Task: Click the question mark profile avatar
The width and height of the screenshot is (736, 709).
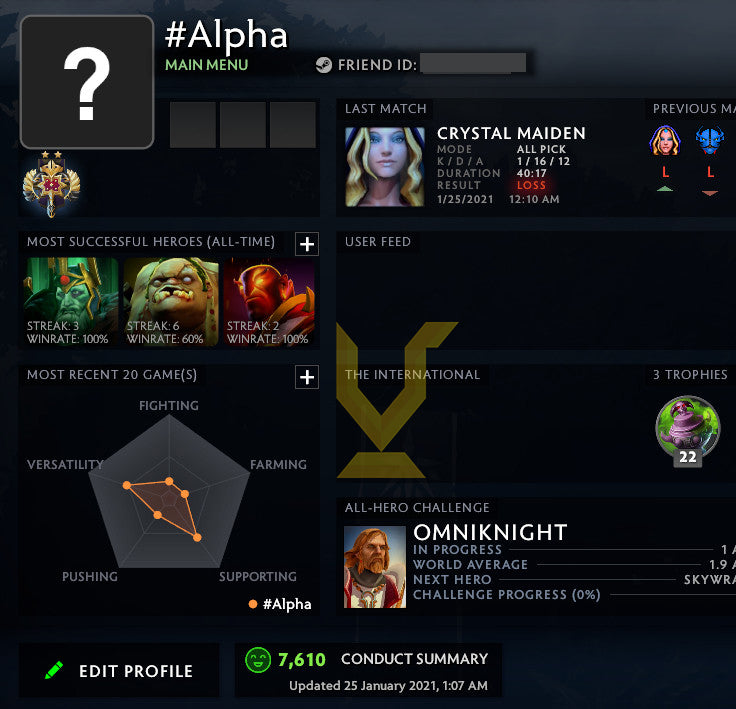Action: point(87,82)
